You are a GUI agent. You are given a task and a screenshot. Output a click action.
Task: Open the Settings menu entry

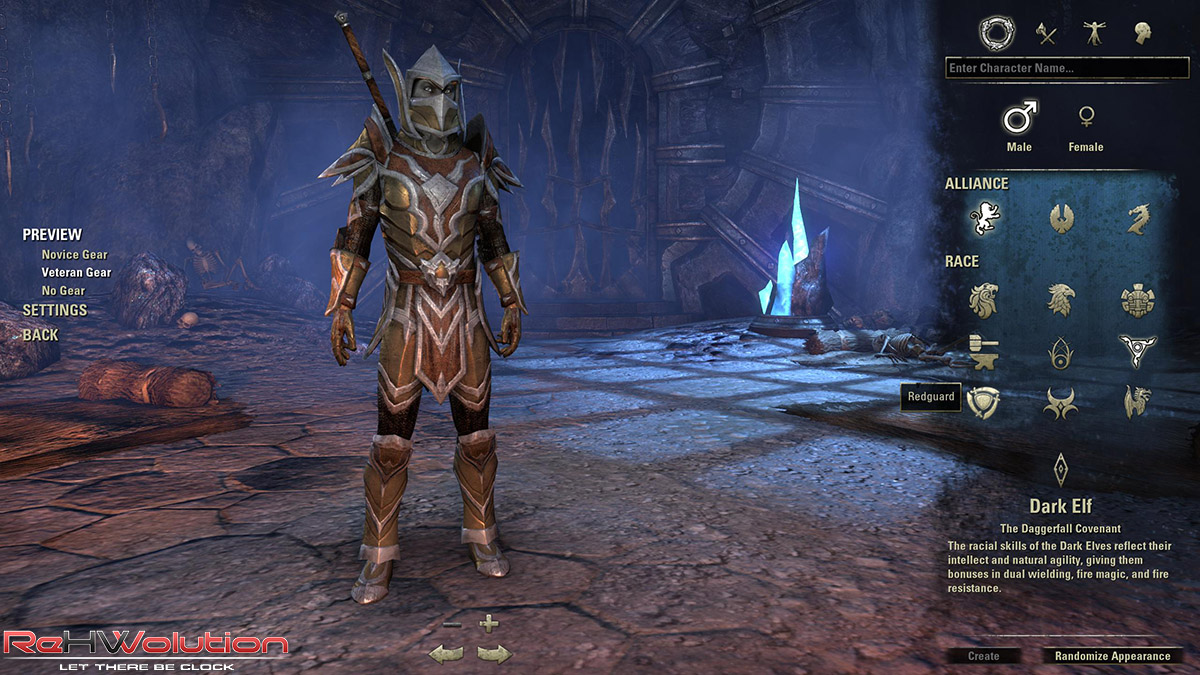[x=55, y=311]
